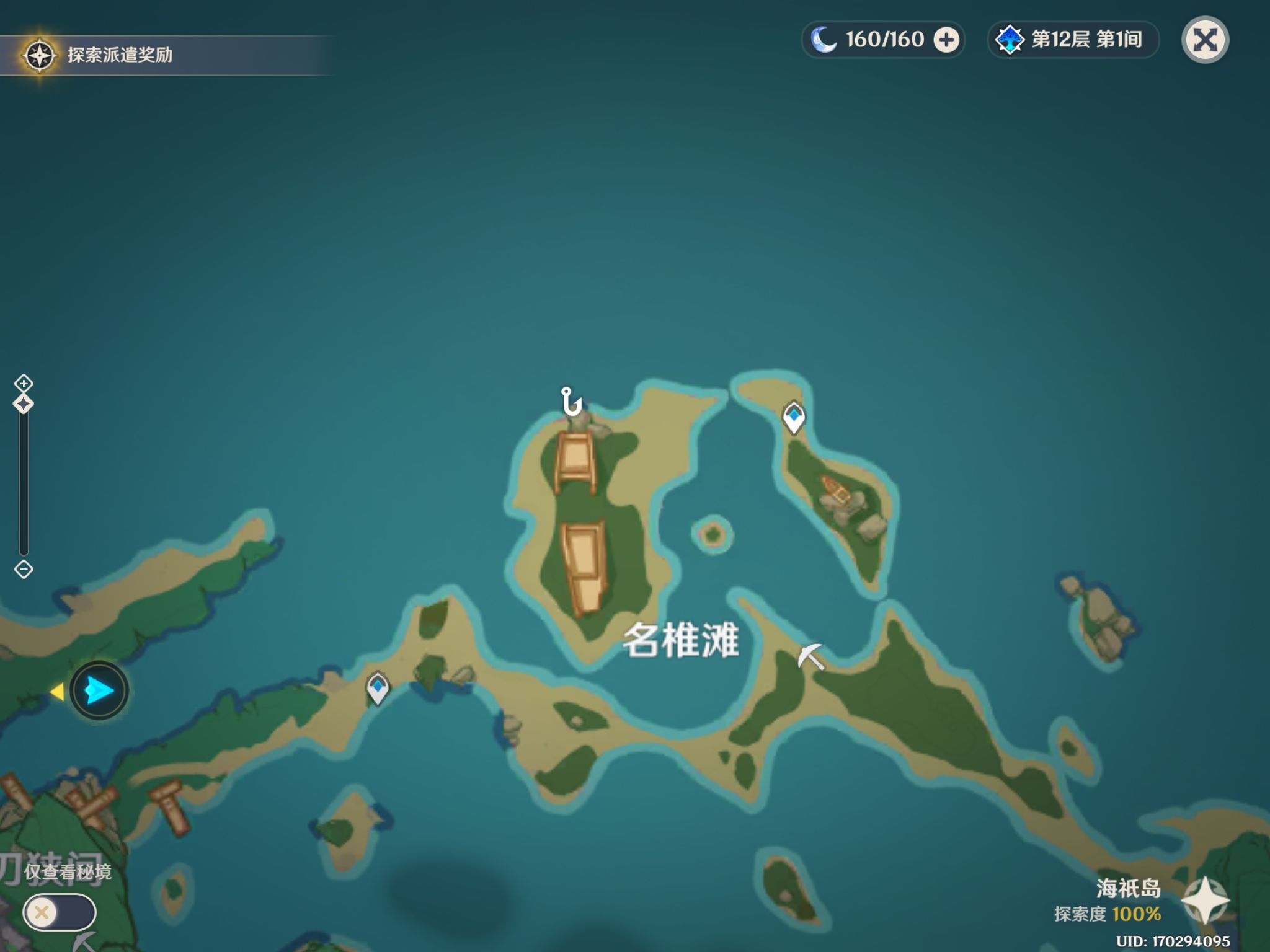Image resolution: width=1270 pixels, height=952 pixels.
Task: Close the map screen
Action: point(1205,40)
